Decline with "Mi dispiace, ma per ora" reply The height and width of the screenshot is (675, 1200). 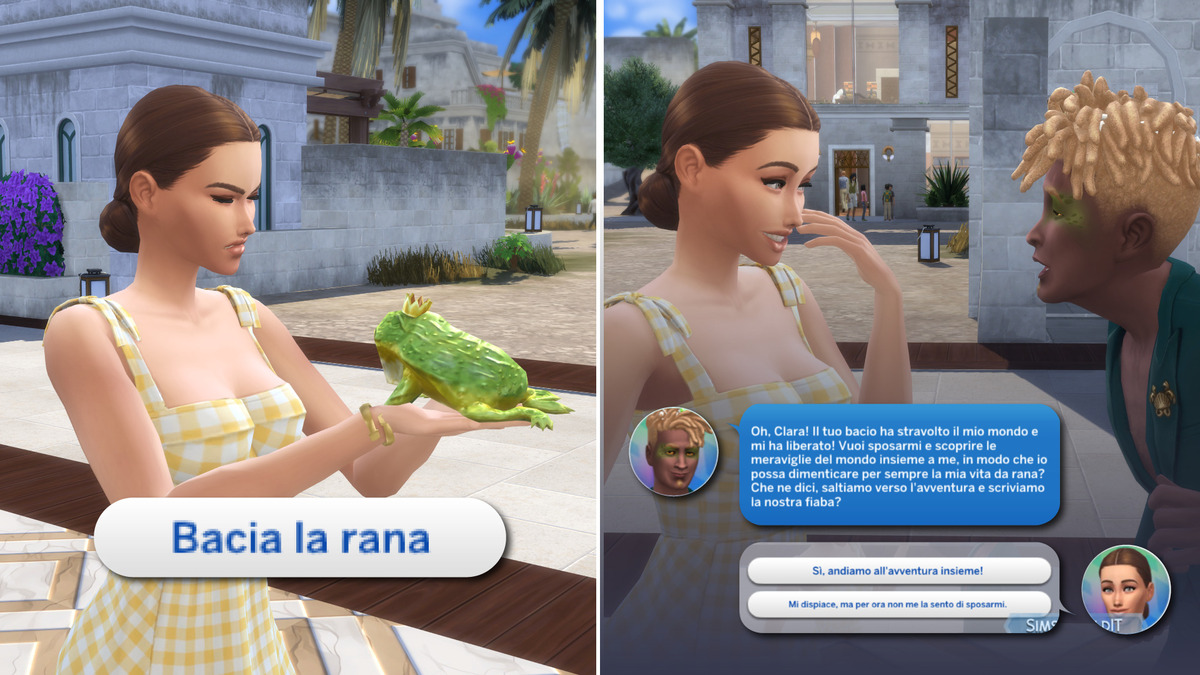pos(898,604)
